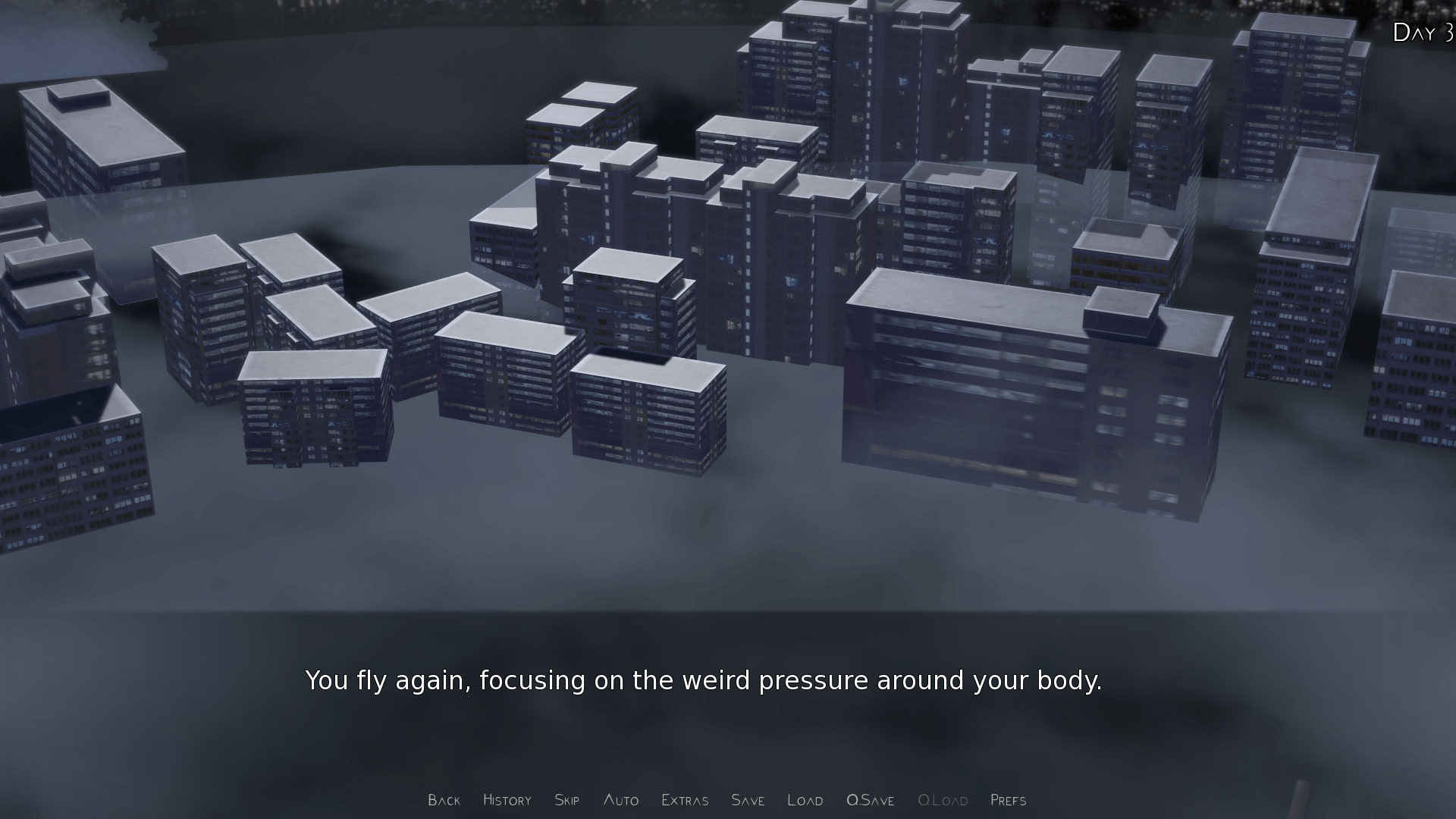This screenshot has height=819, width=1456.
Task: Open the dialogue History log
Action: [507, 800]
